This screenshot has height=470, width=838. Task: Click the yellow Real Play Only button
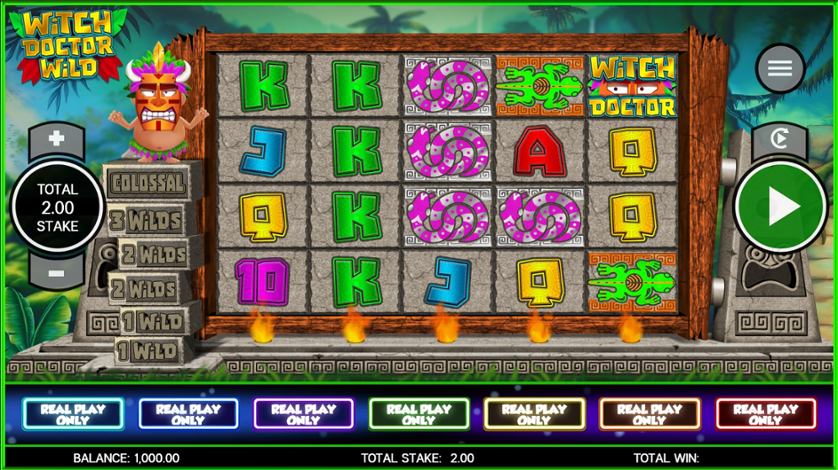click(534, 414)
